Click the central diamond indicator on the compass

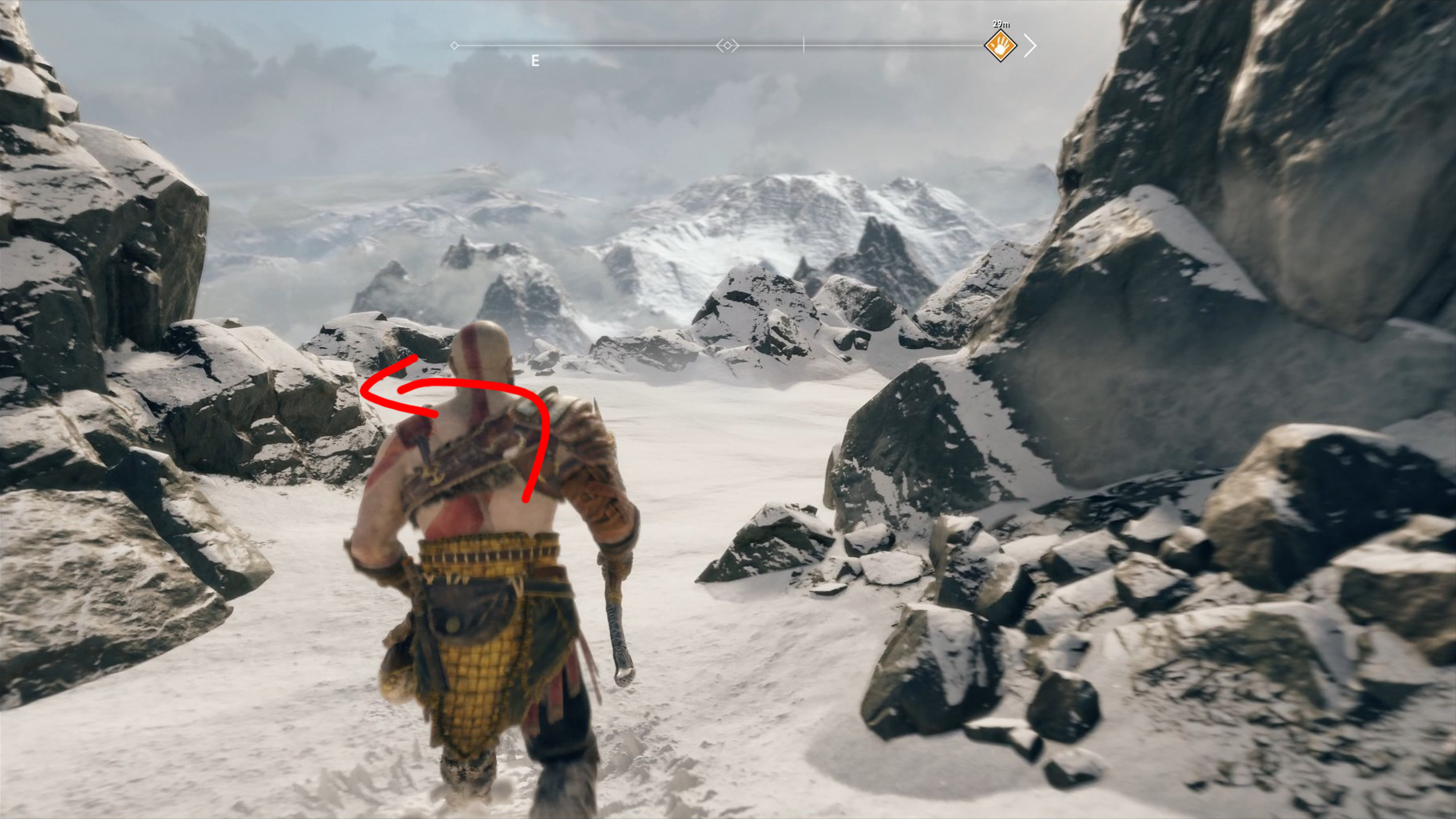[x=728, y=45]
